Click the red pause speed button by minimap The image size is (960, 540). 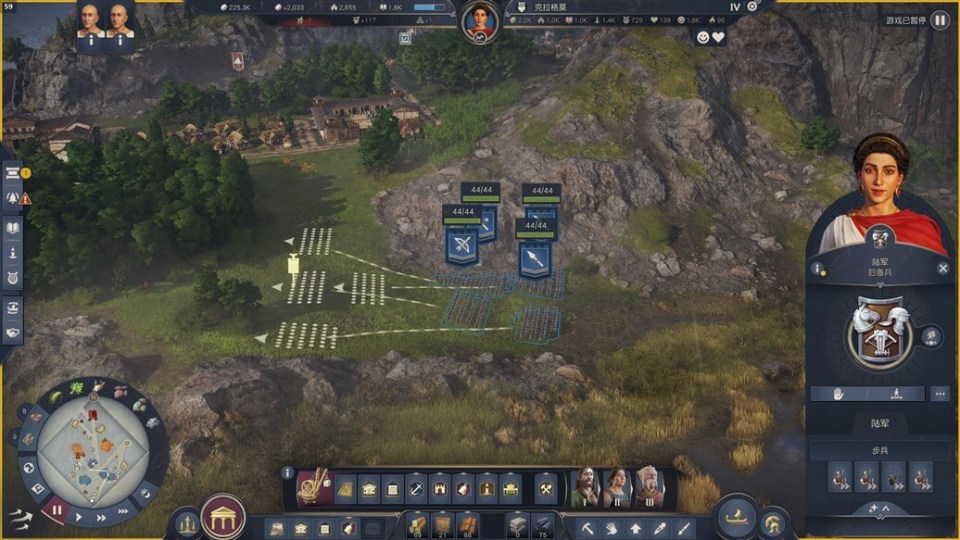[56, 510]
